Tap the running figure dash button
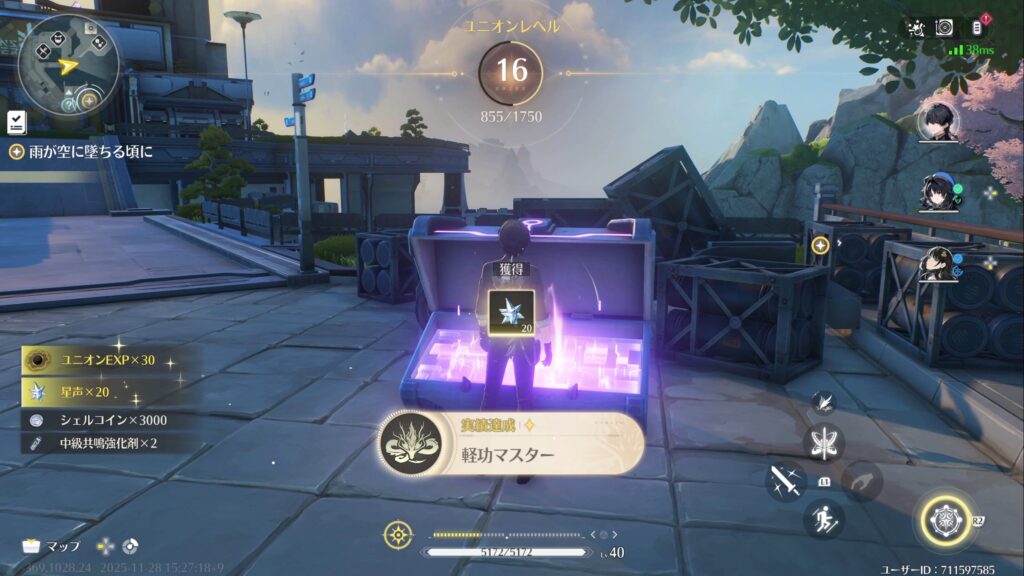Viewport: 1024px width, 576px height. click(x=824, y=519)
